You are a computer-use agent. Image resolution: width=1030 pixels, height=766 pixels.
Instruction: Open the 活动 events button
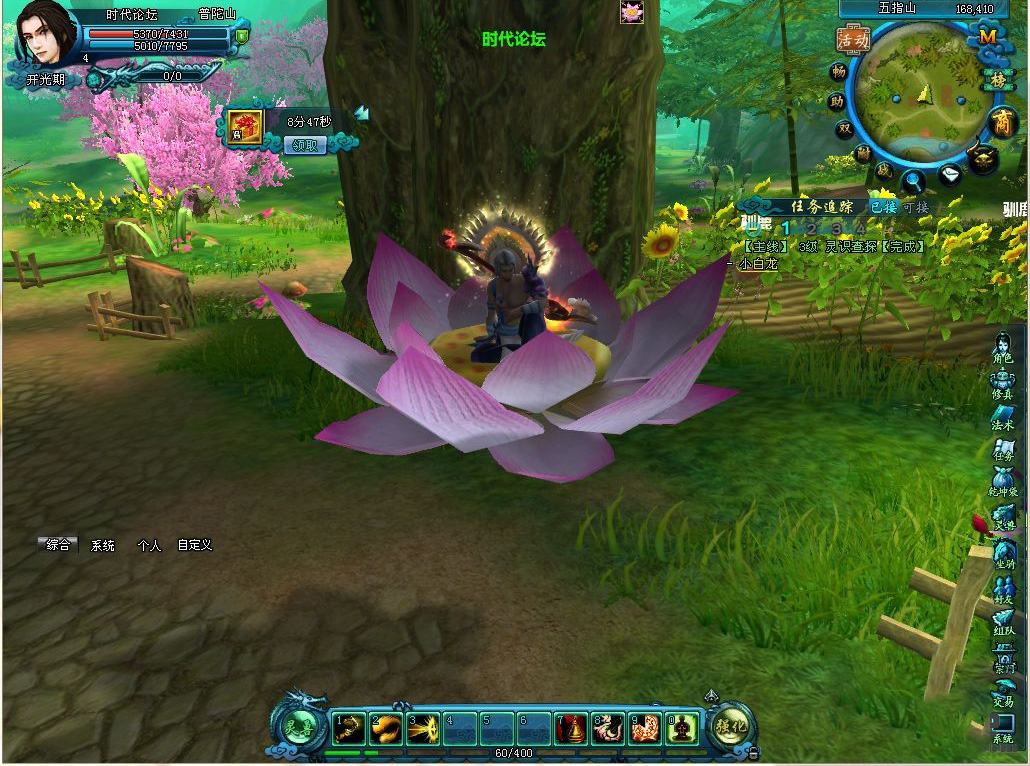[853, 39]
